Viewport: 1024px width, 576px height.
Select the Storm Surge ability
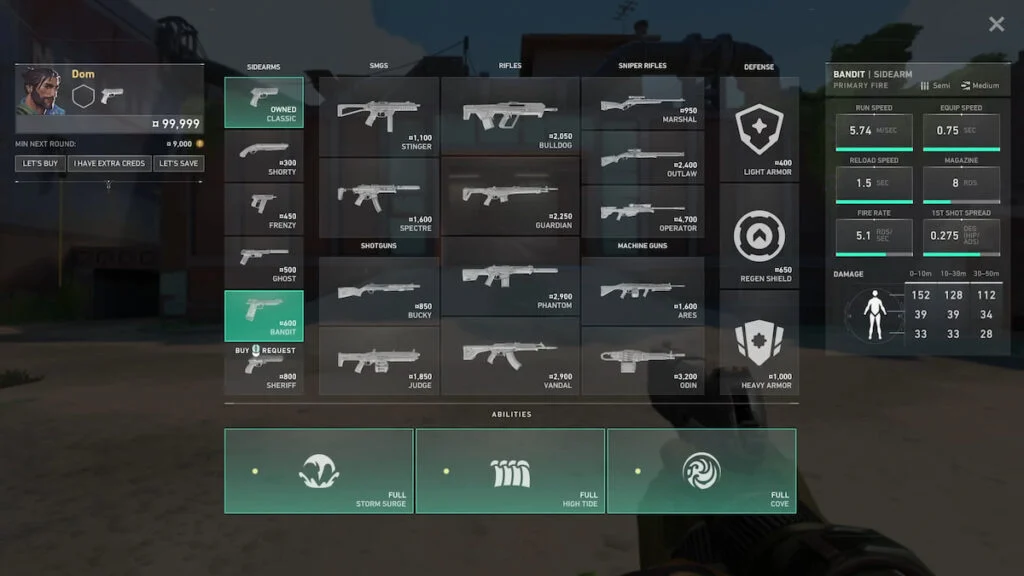pyautogui.click(x=319, y=471)
